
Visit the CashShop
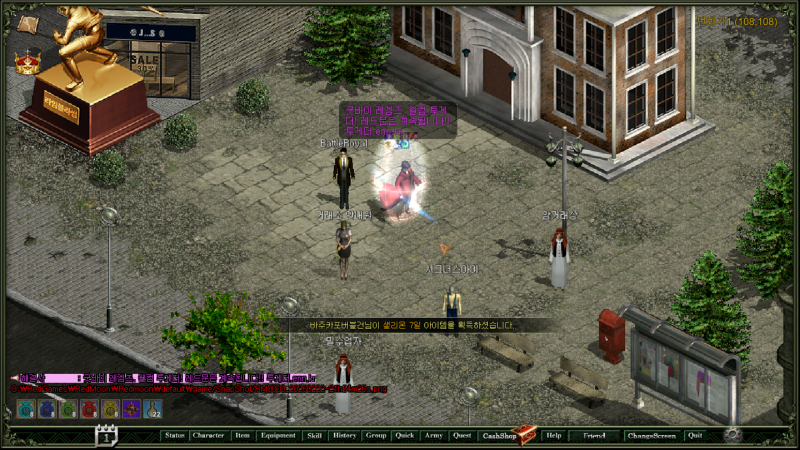pyautogui.click(x=500, y=435)
